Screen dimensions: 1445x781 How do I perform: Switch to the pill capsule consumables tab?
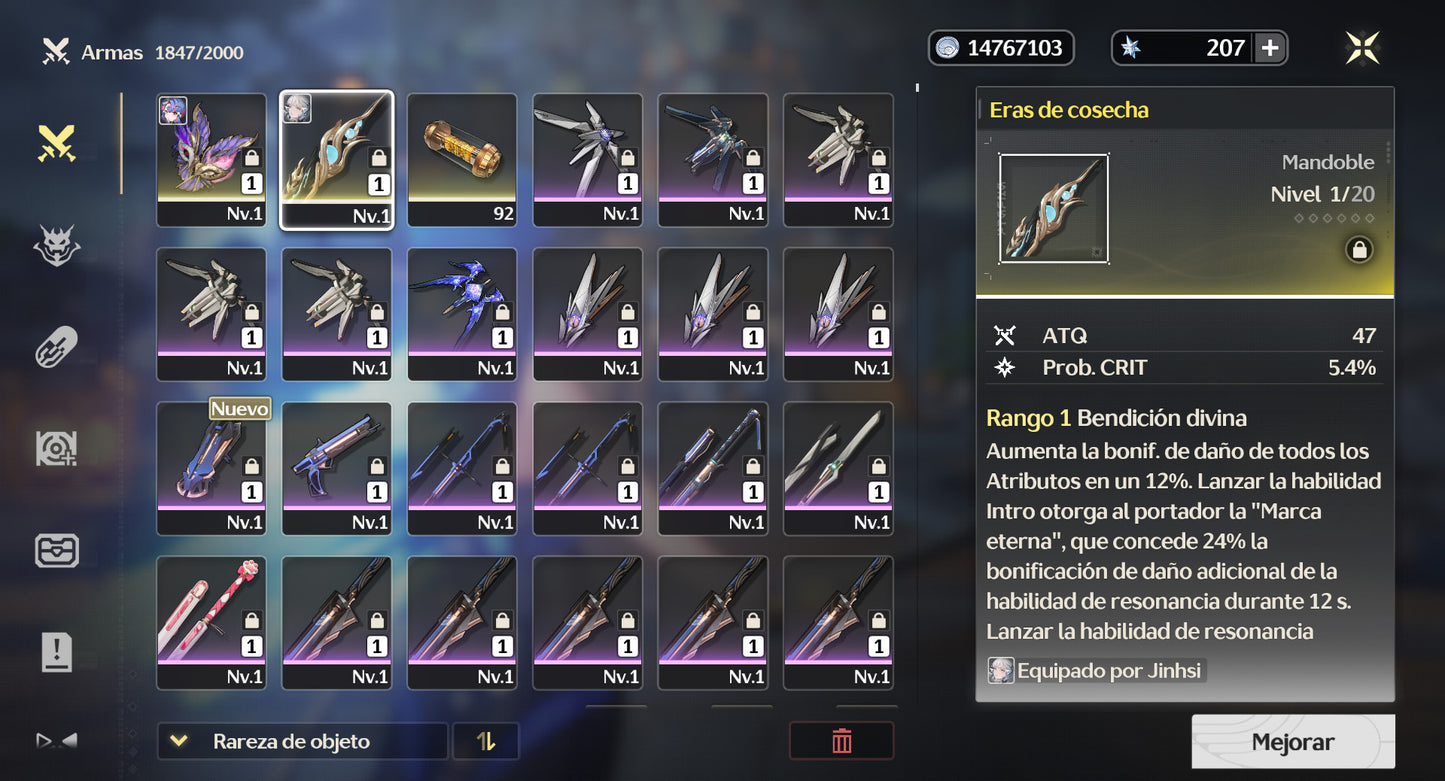click(x=57, y=347)
